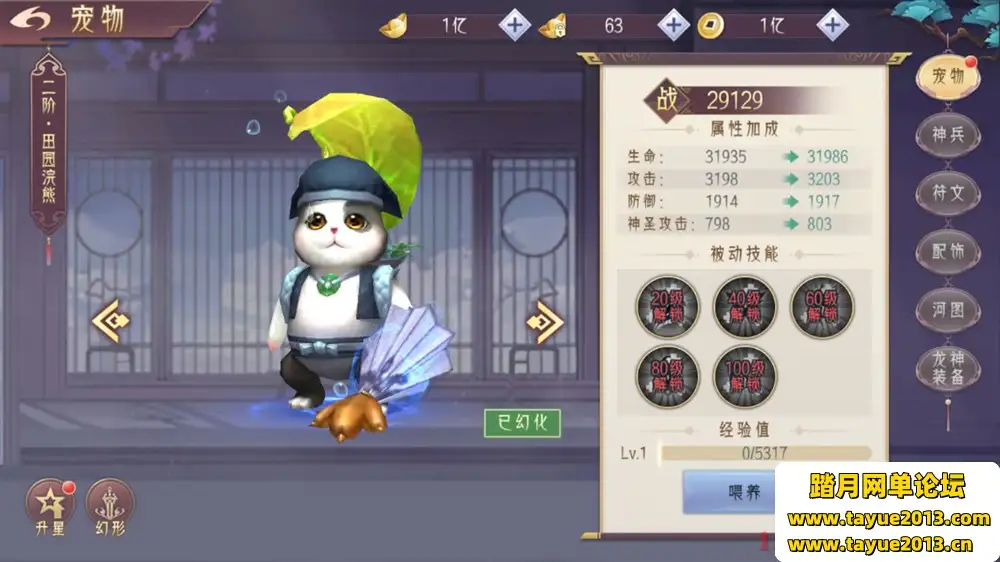Add bound ingots via plus button
The image size is (1000, 562).
[673, 25]
